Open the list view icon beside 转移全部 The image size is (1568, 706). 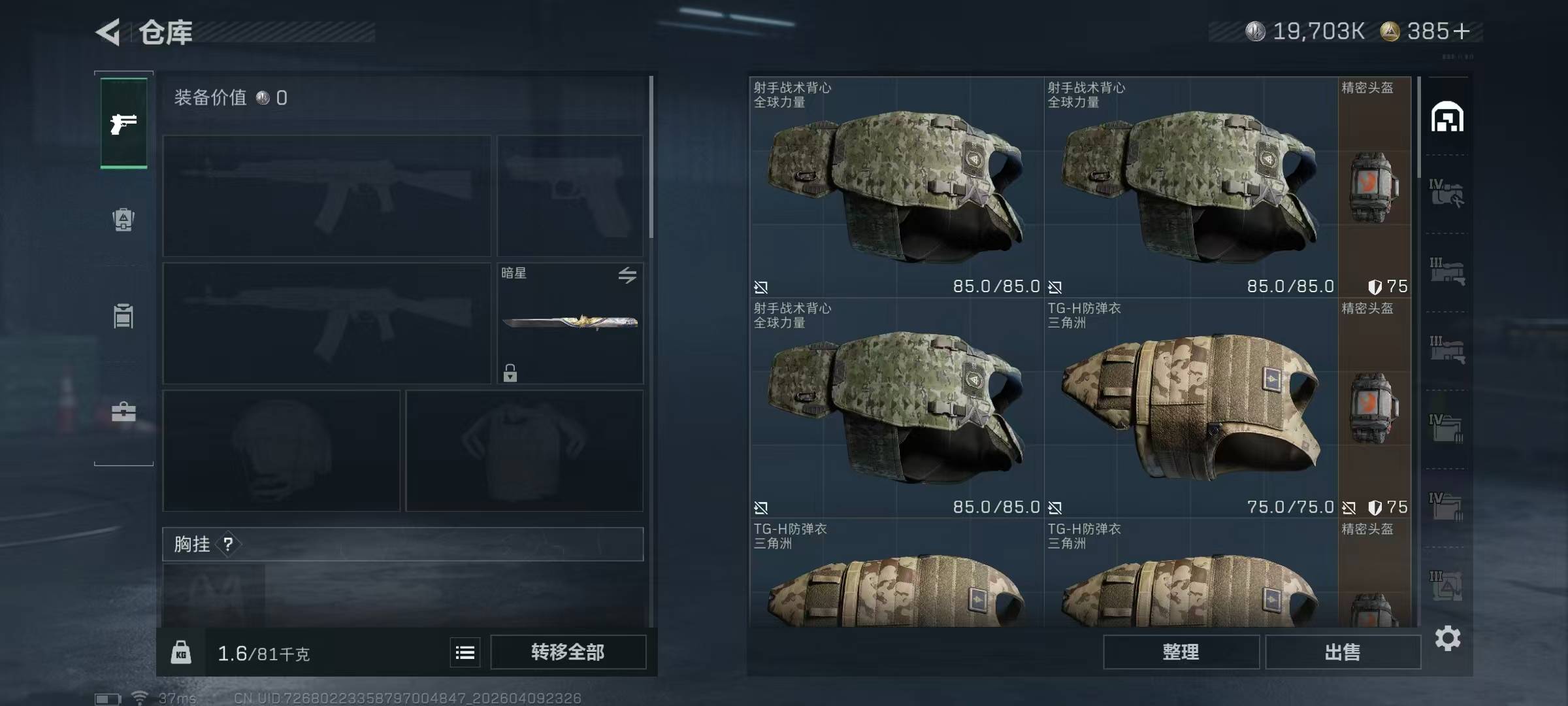(465, 652)
